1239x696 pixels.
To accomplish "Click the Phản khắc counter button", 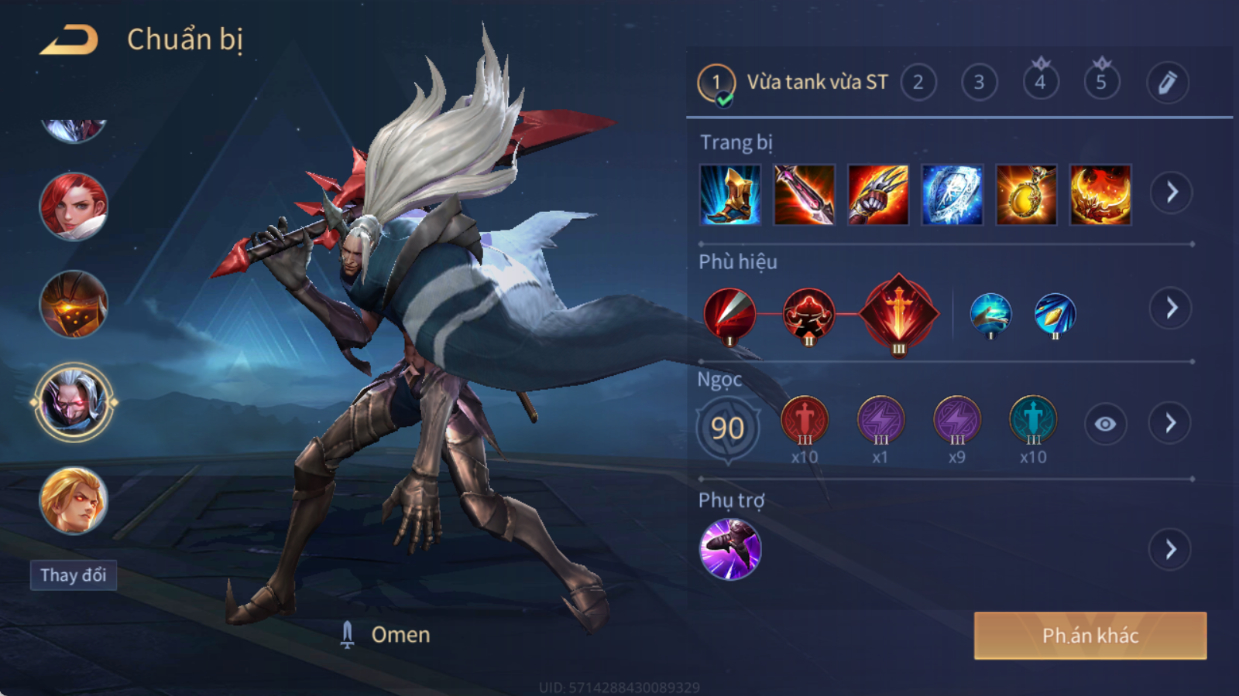I will tap(1090, 636).
